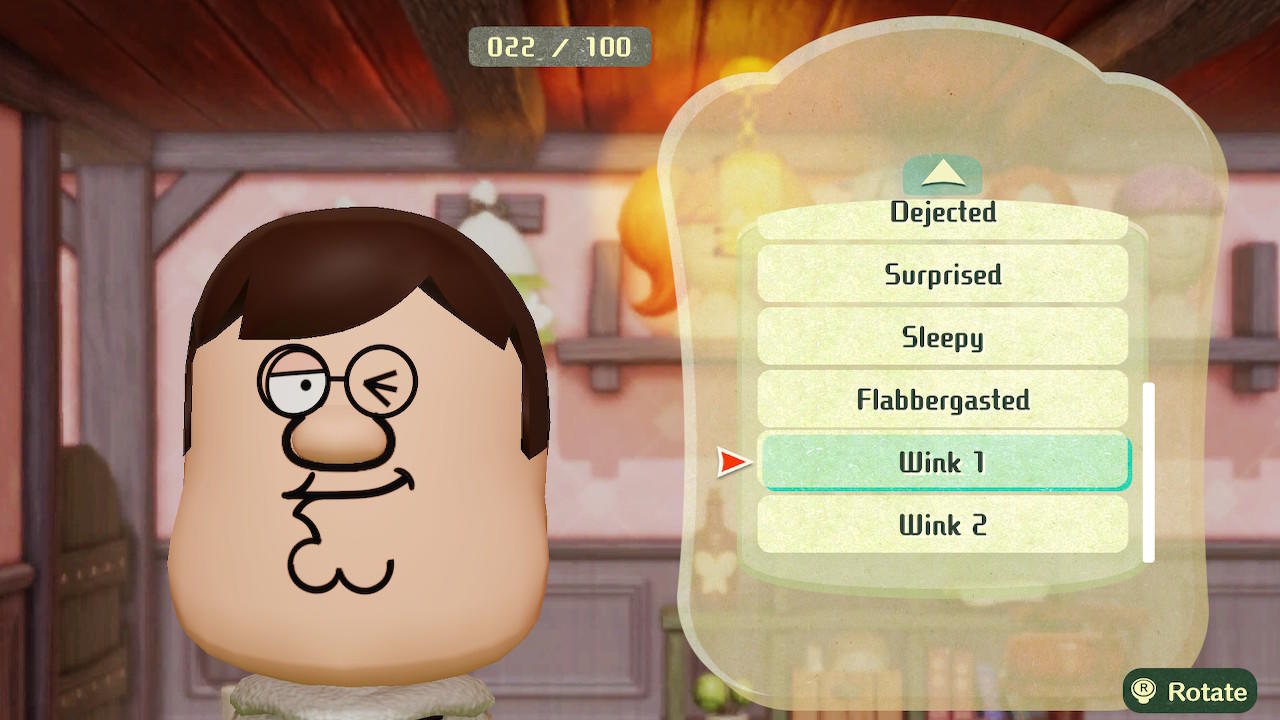Pick the Sleepy expression

pyautogui.click(x=942, y=337)
